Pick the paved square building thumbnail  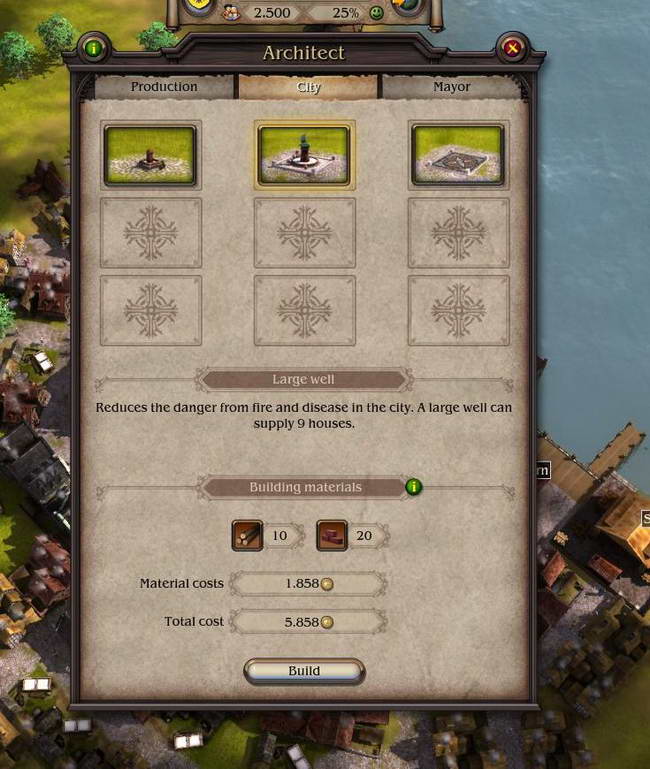point(458,155)
